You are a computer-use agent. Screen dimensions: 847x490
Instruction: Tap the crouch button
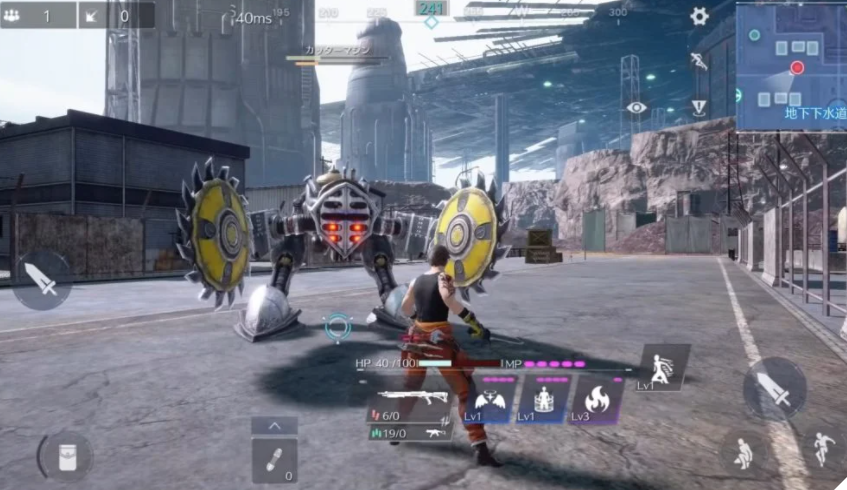pos(743,454)
